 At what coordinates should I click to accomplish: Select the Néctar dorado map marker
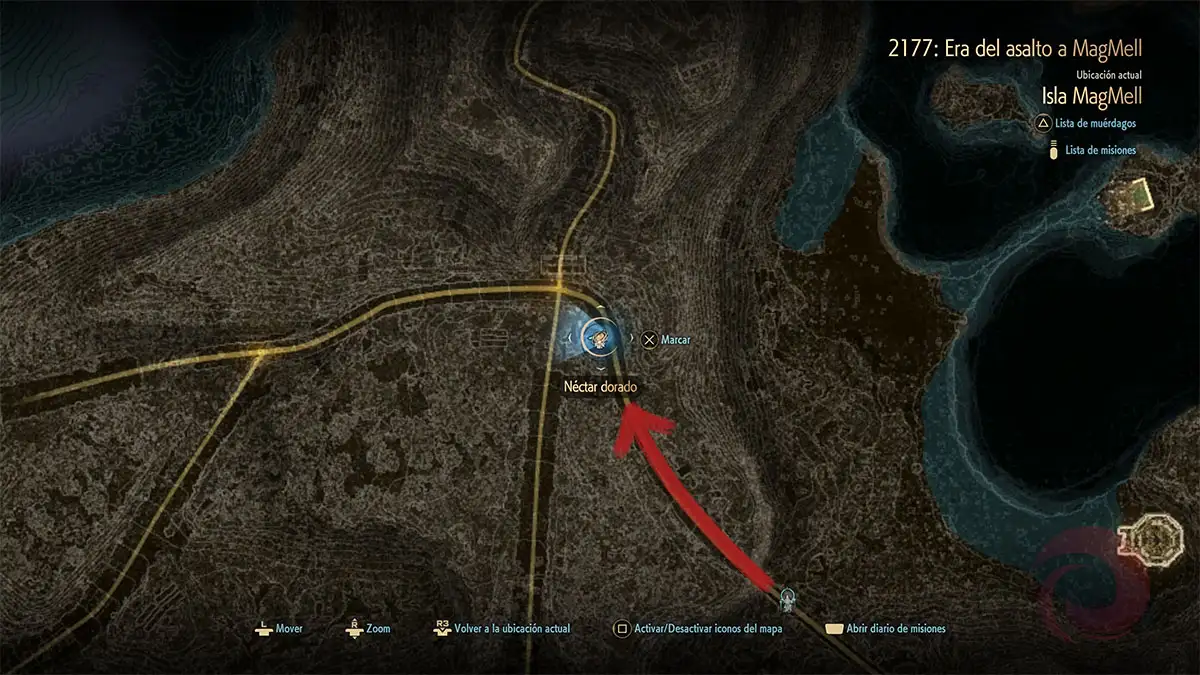tap(598, 339)
